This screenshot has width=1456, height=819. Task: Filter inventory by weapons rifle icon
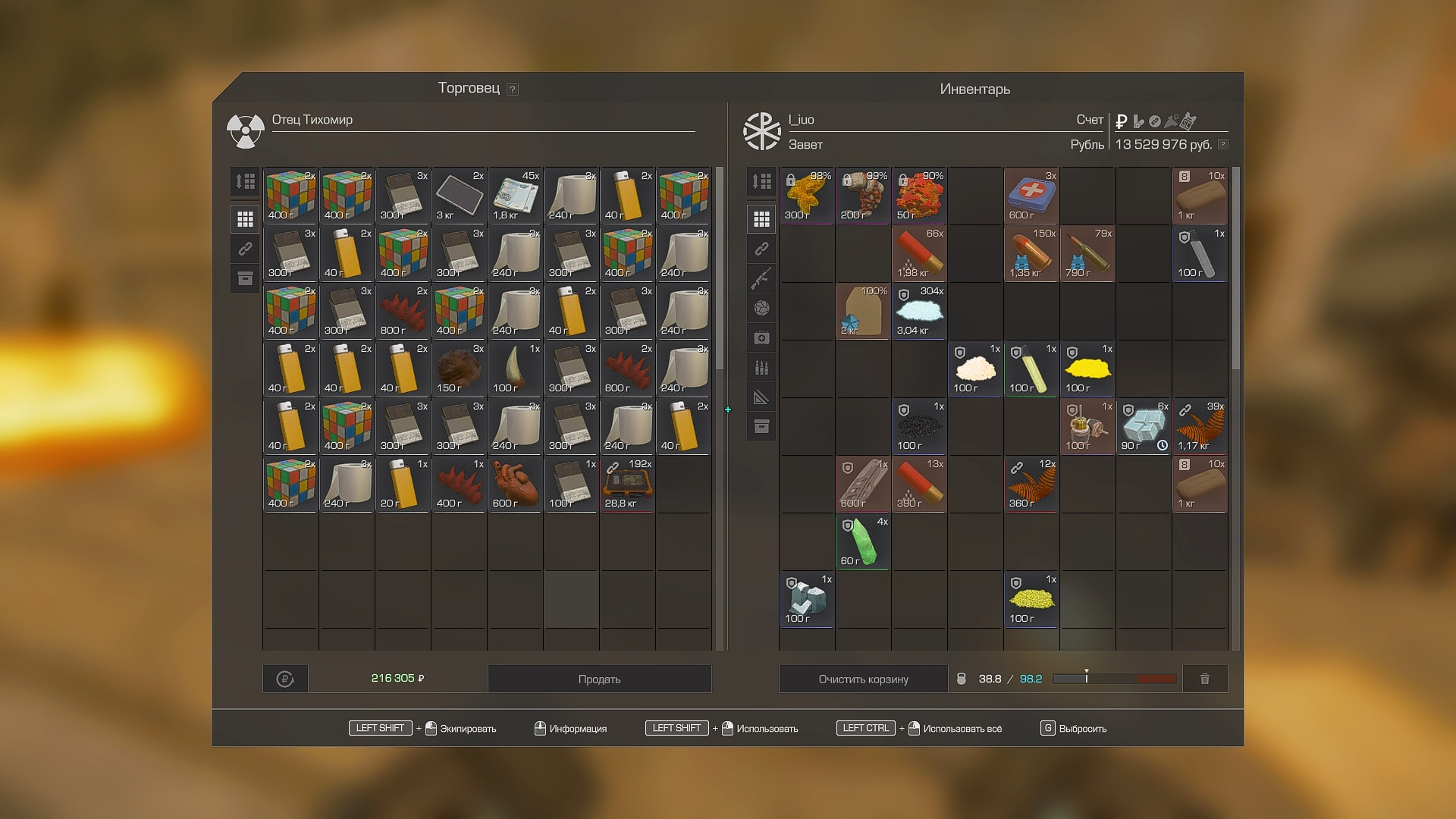[x=761, y=278]
